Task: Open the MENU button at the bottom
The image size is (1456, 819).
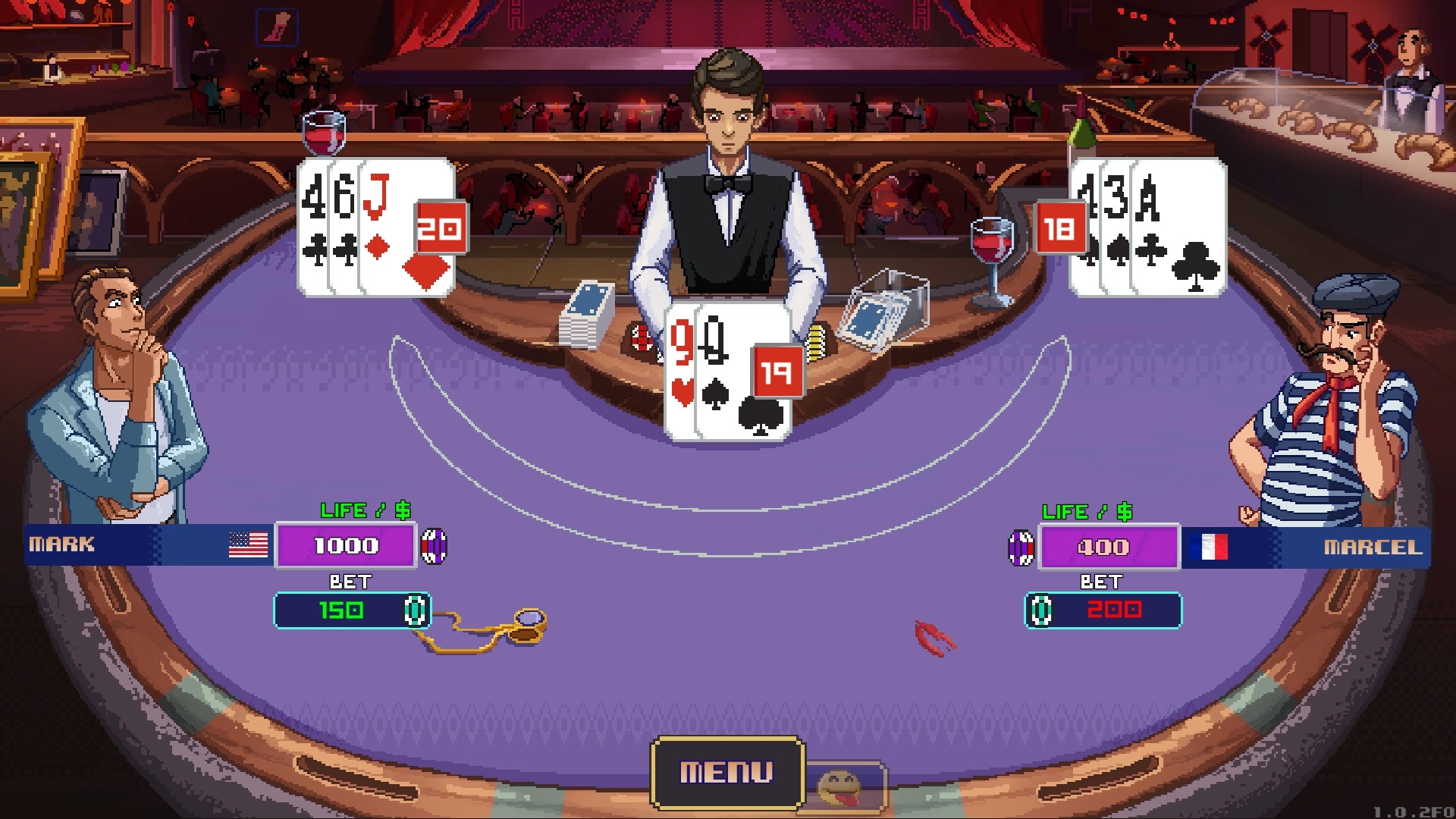Action: [x=726, y=772]
